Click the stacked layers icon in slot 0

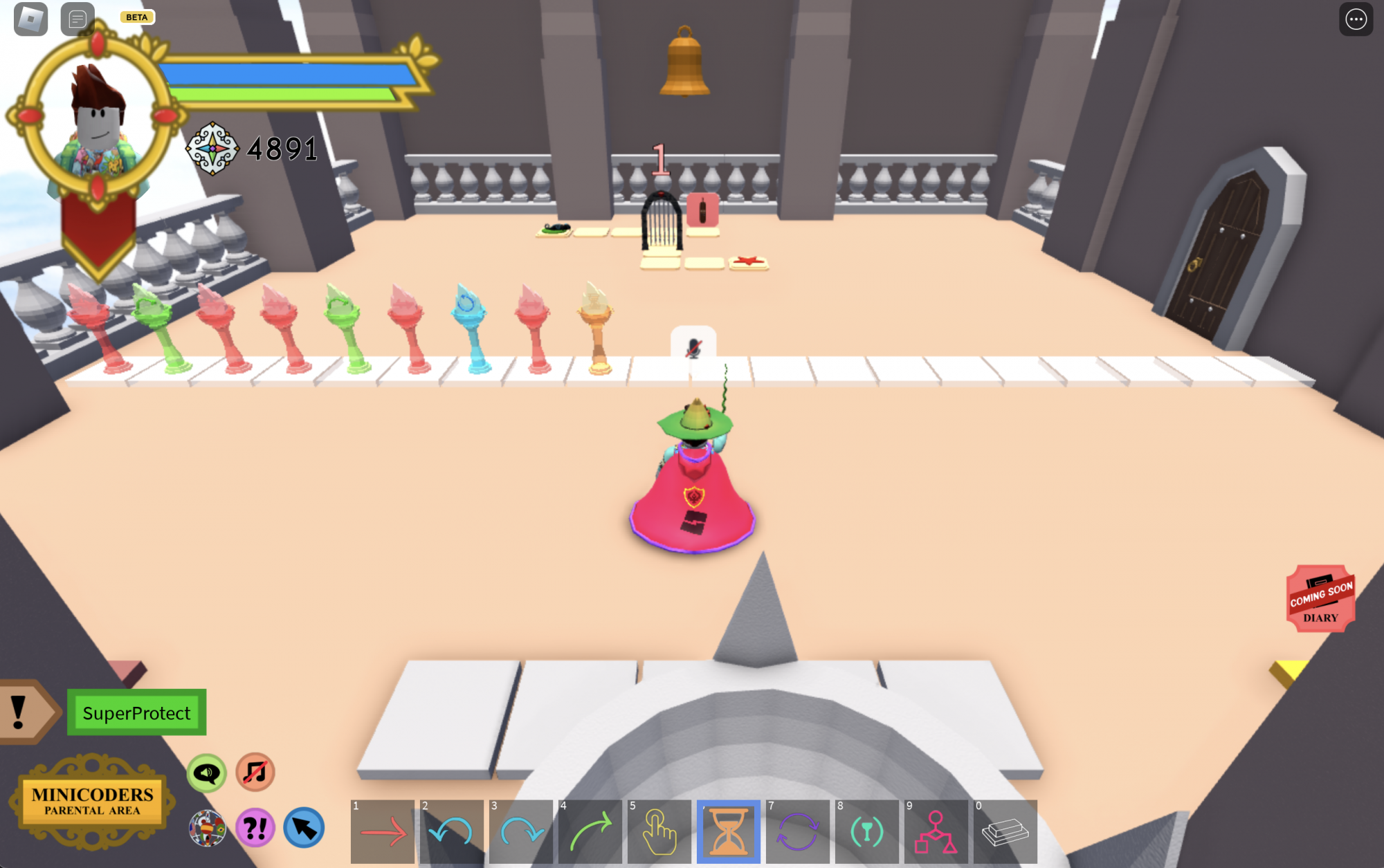click(x=1005, y=831)
